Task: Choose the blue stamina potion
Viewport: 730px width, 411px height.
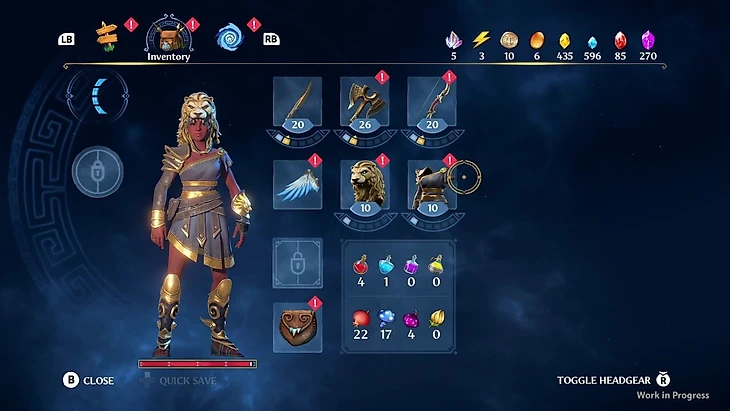Action: tap(386, 266)
